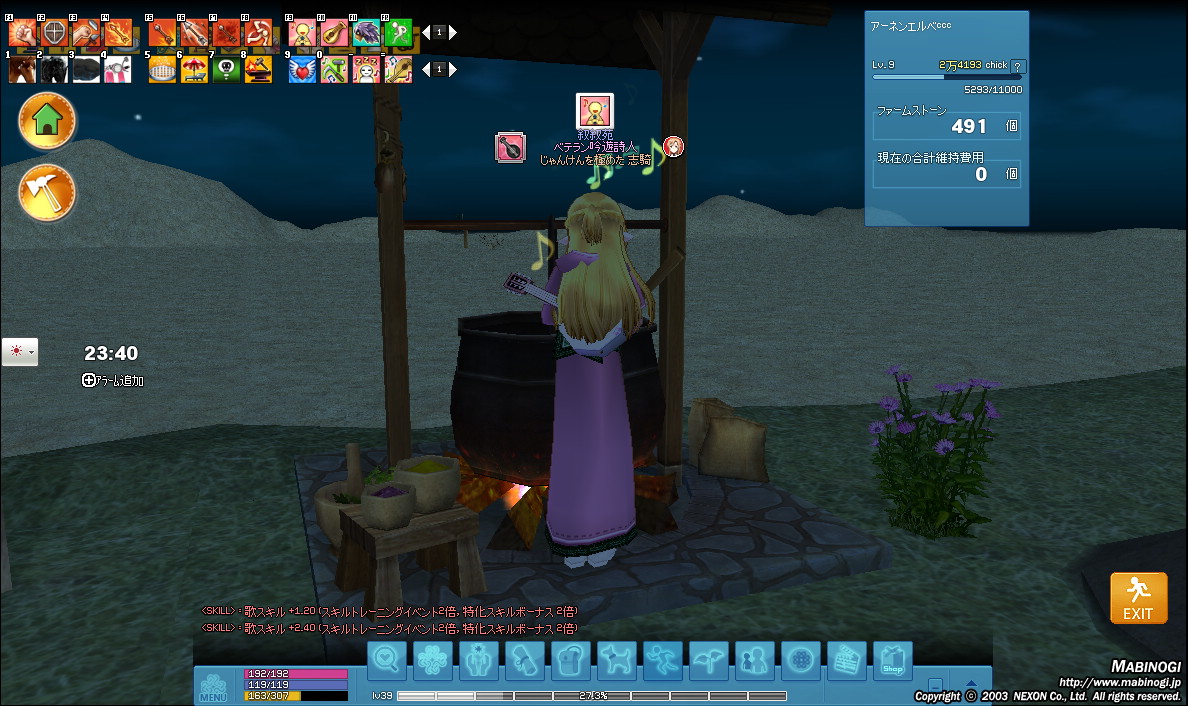1188x706 pixels.
Task: Click the add alarm option under clock
Action: point(113,380)
